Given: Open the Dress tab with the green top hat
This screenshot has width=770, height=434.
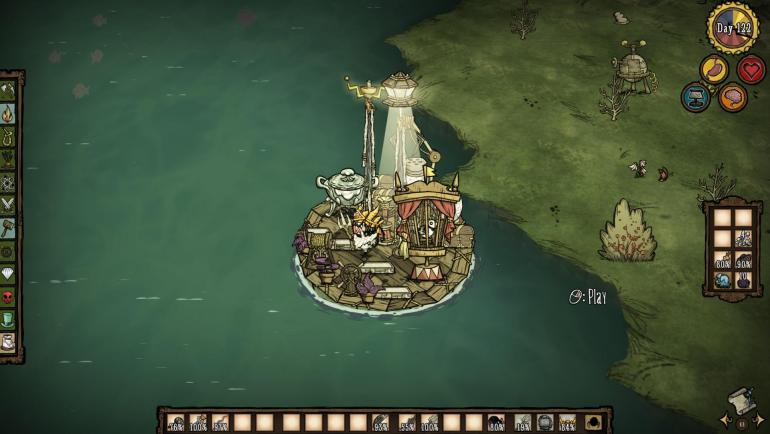Looking at the screenshot, I should point(8,319).
